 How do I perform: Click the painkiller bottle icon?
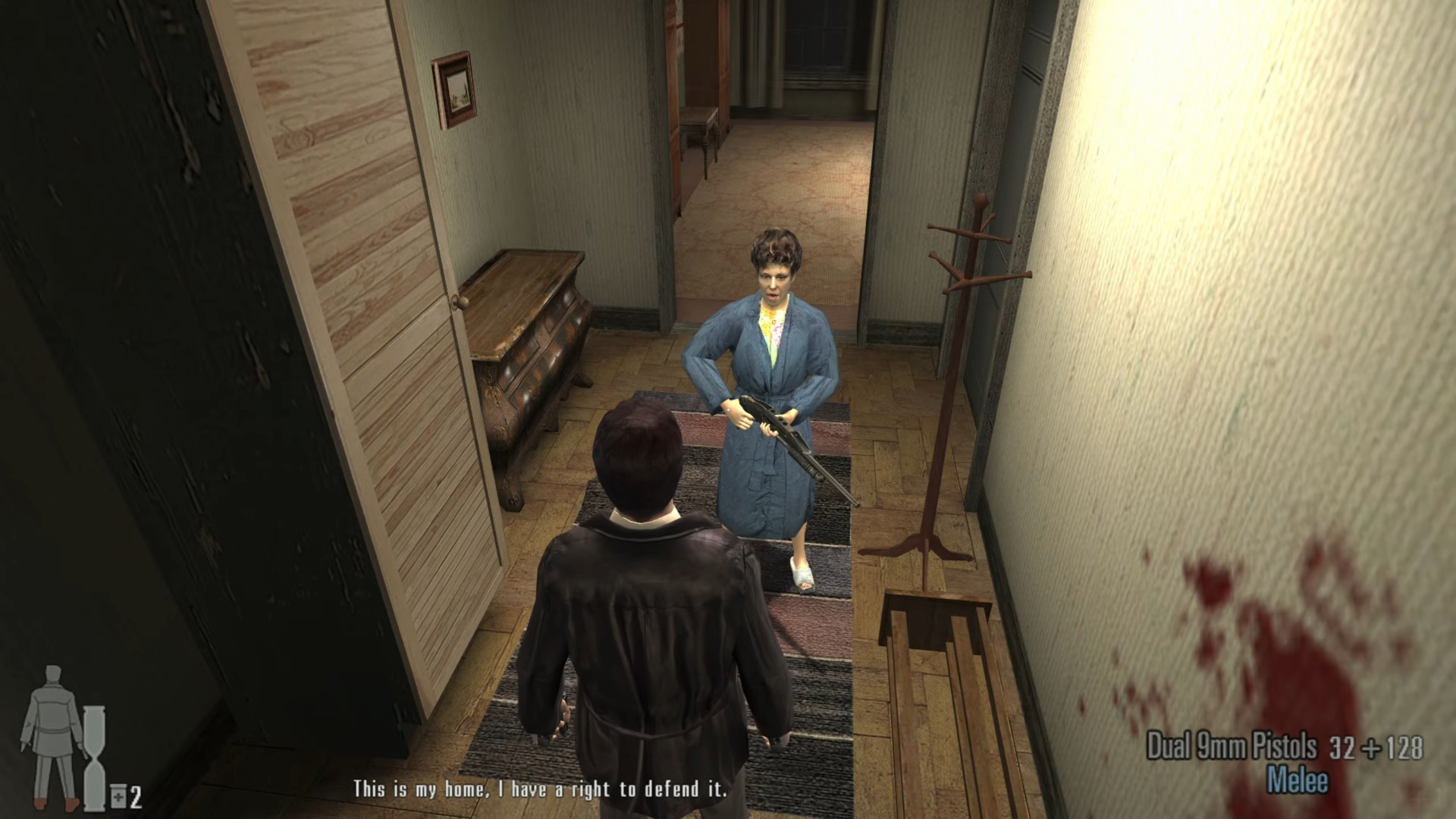[118, 796]
